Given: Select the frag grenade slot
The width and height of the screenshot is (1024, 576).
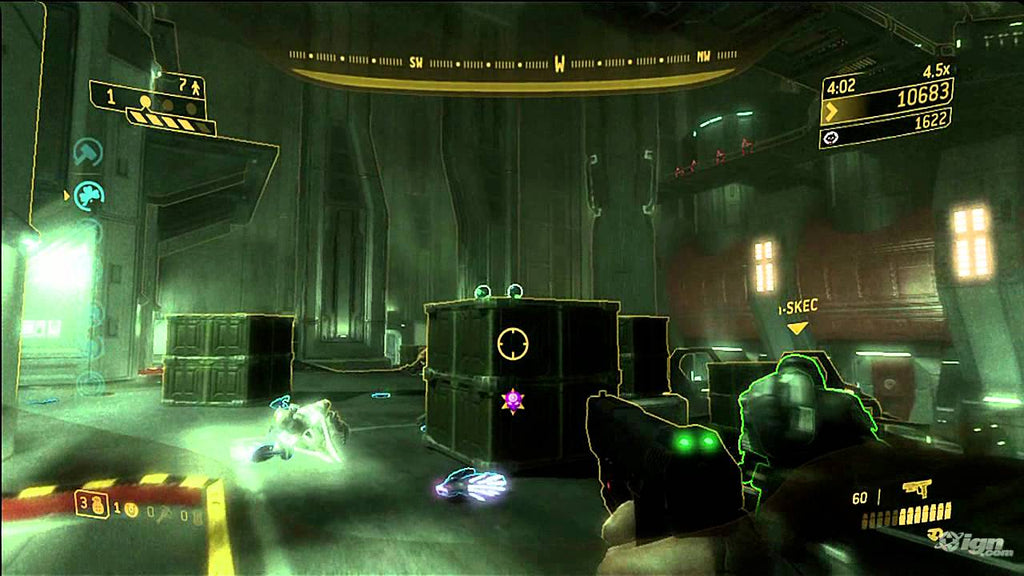Looking at the screenshot, I should coord(99,504).
